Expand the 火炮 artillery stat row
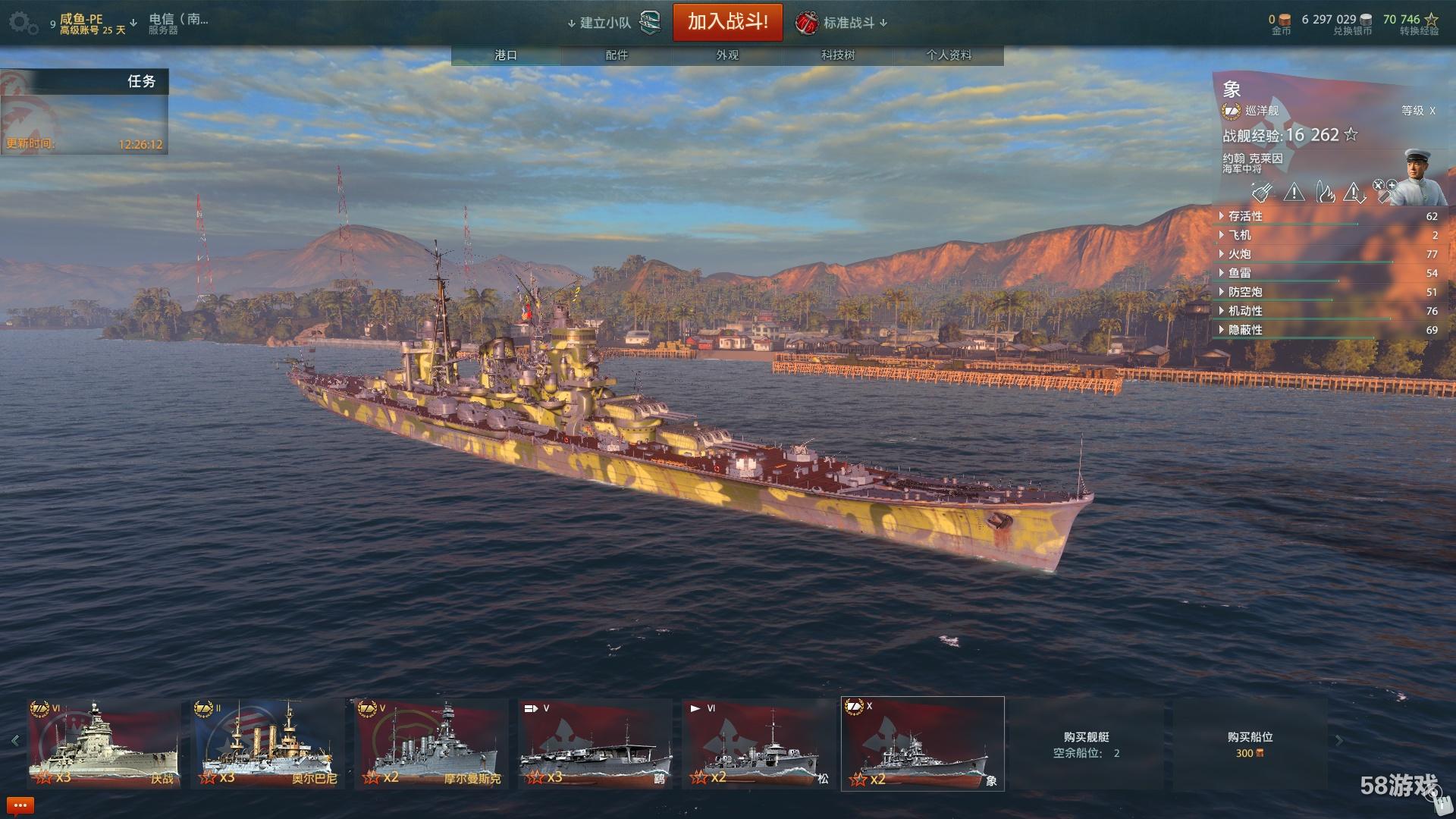 point(1239,254)
